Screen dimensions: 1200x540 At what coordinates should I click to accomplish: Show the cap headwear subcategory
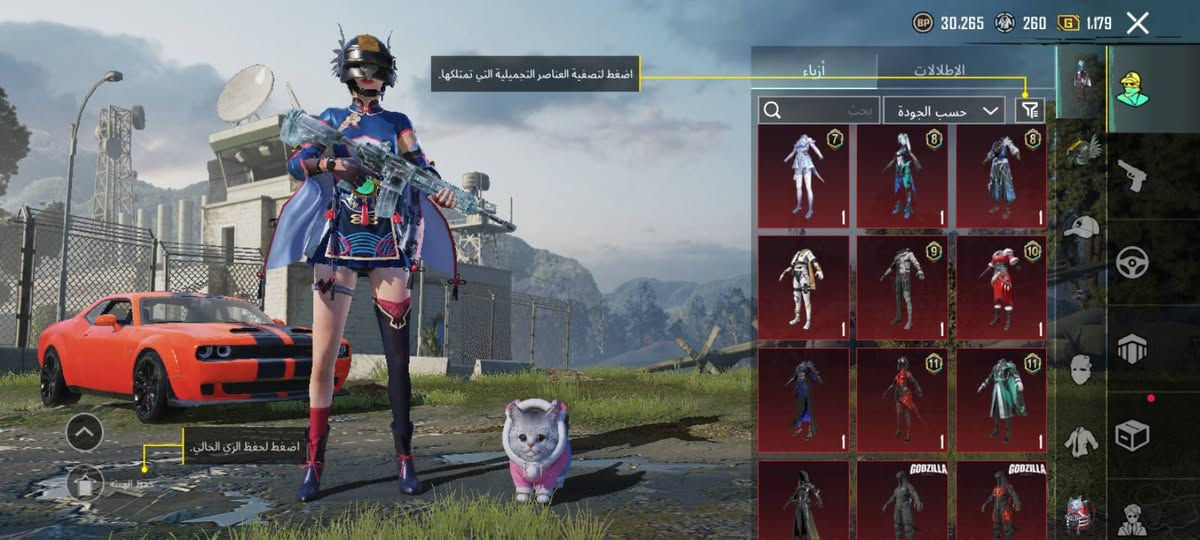click(1080, 227)
